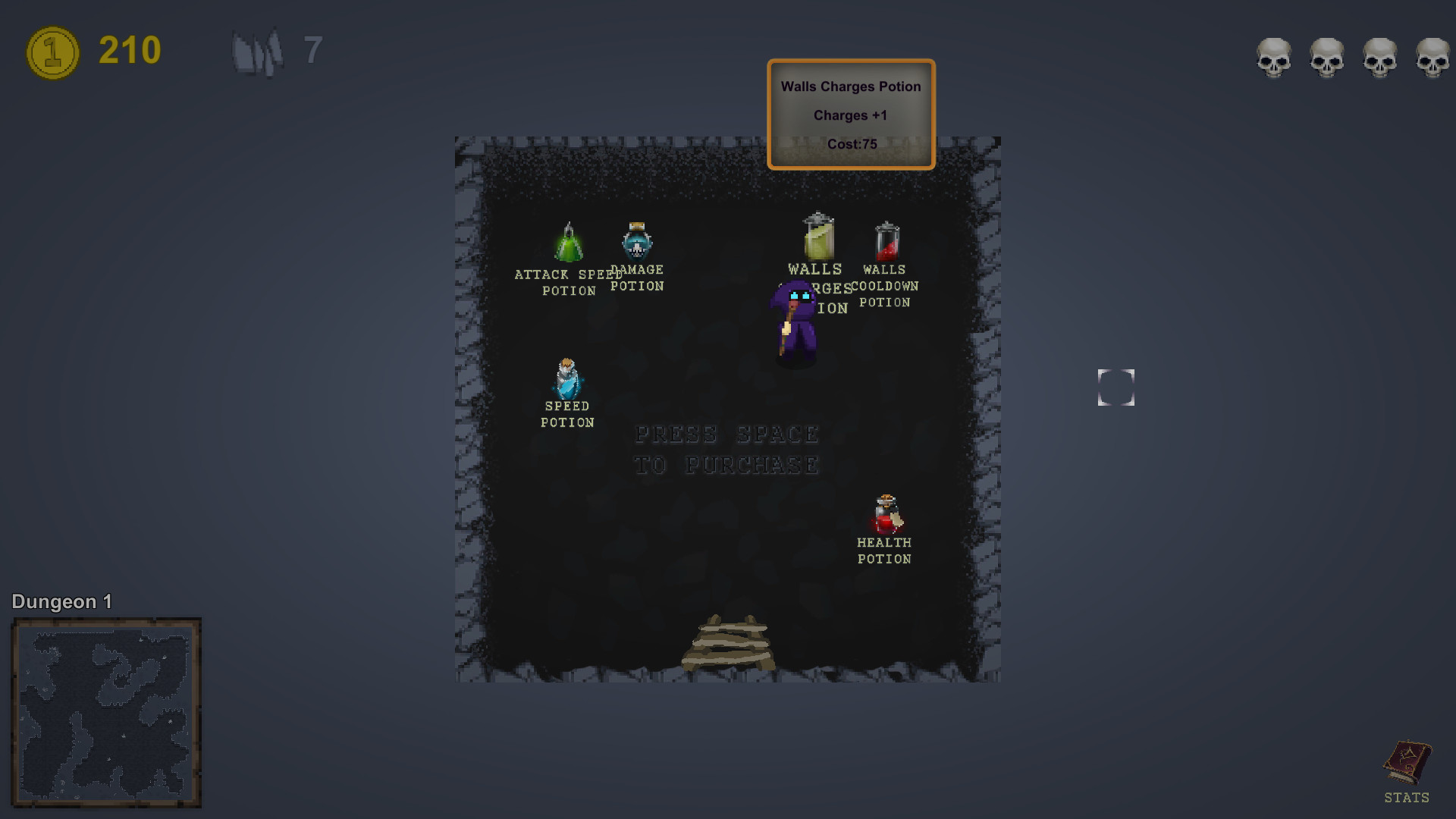The image size is (1456, 819).
Task: Click the leftmost skull icon
Action: click(1274, 58)
